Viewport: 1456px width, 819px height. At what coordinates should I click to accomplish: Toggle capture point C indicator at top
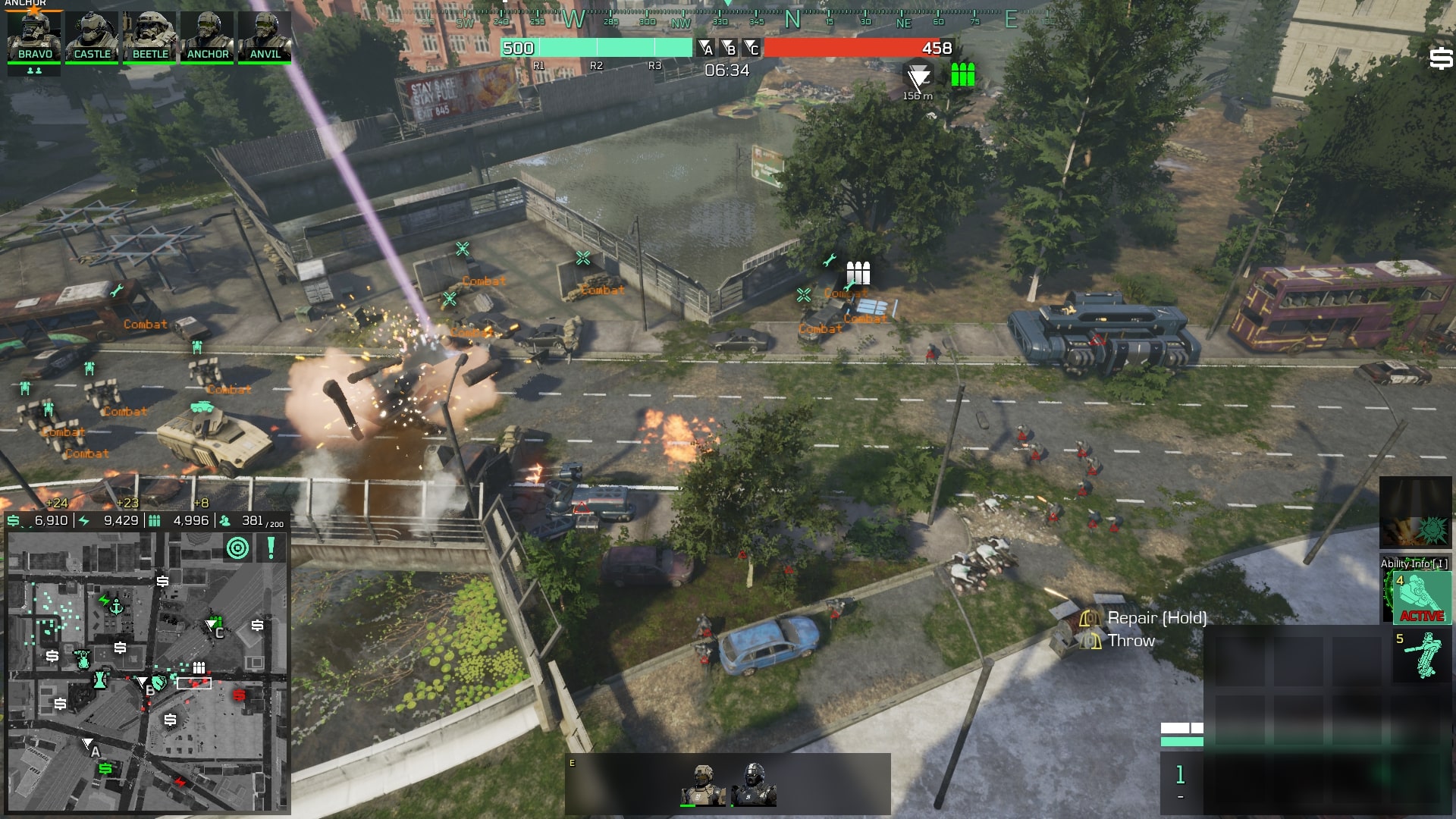coord(752,48)
